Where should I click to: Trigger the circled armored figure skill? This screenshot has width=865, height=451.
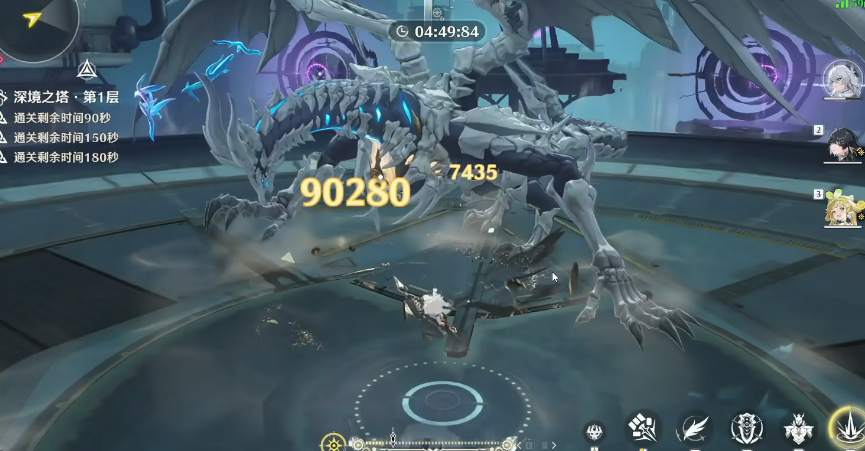(x=747, y=429)
